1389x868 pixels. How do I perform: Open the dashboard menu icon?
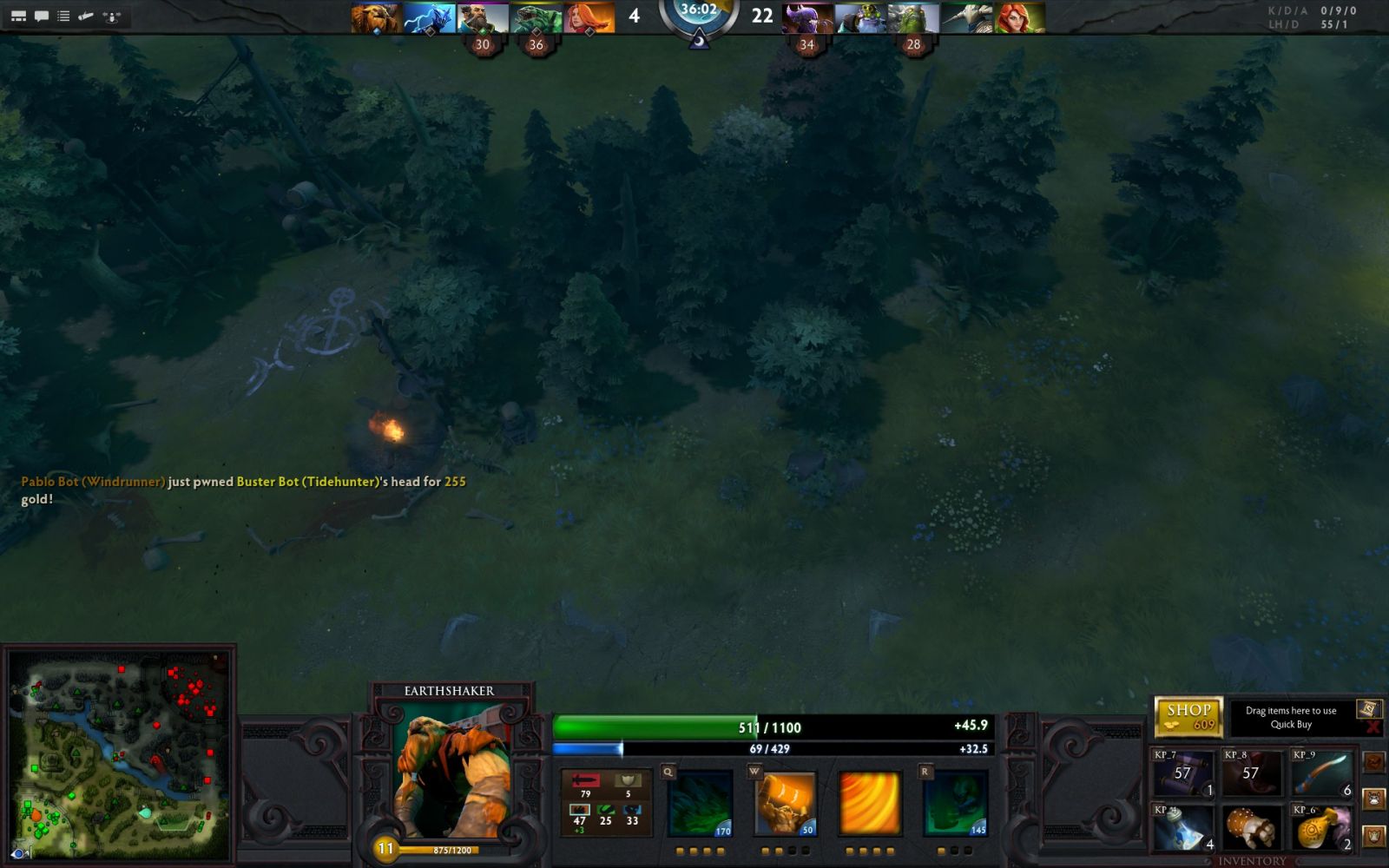[x=18, y=16]
